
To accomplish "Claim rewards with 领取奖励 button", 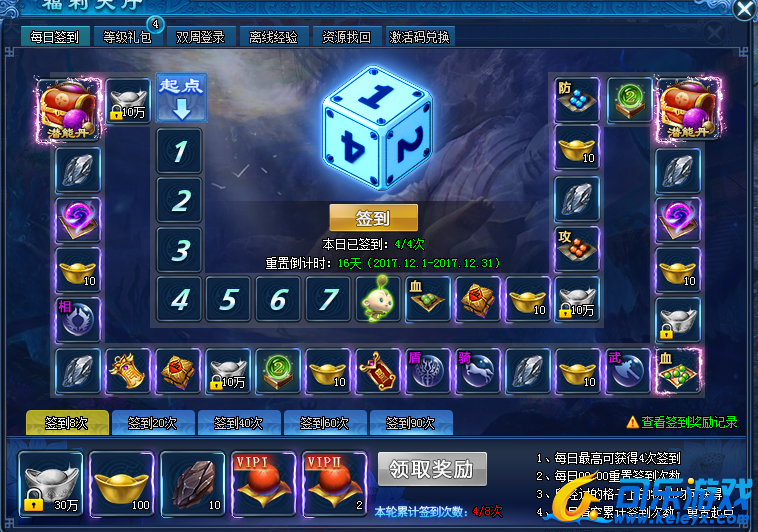I will pyautogui.click(x=432, y=468).
